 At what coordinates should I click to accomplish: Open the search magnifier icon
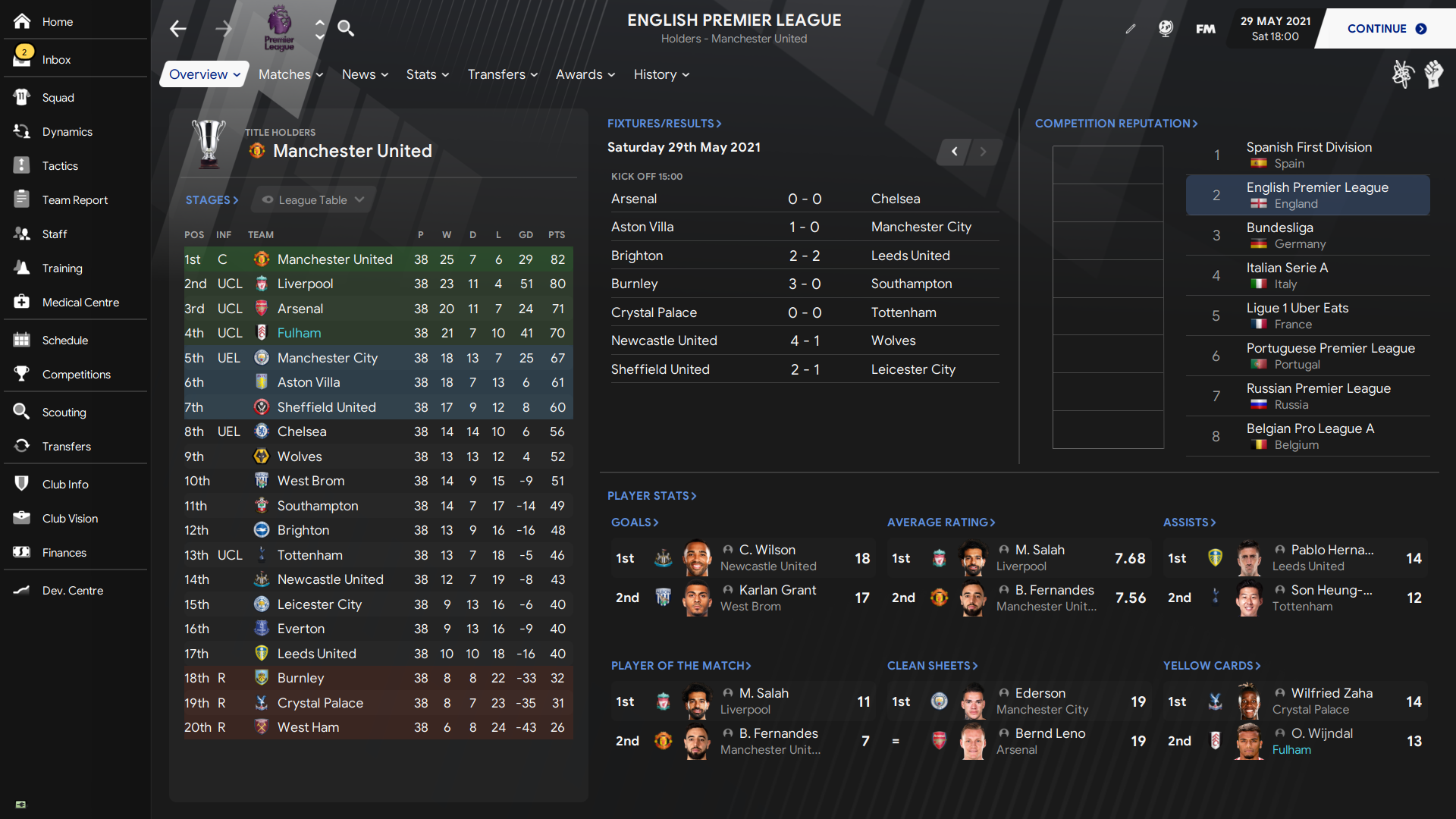(x=346, y=29)
